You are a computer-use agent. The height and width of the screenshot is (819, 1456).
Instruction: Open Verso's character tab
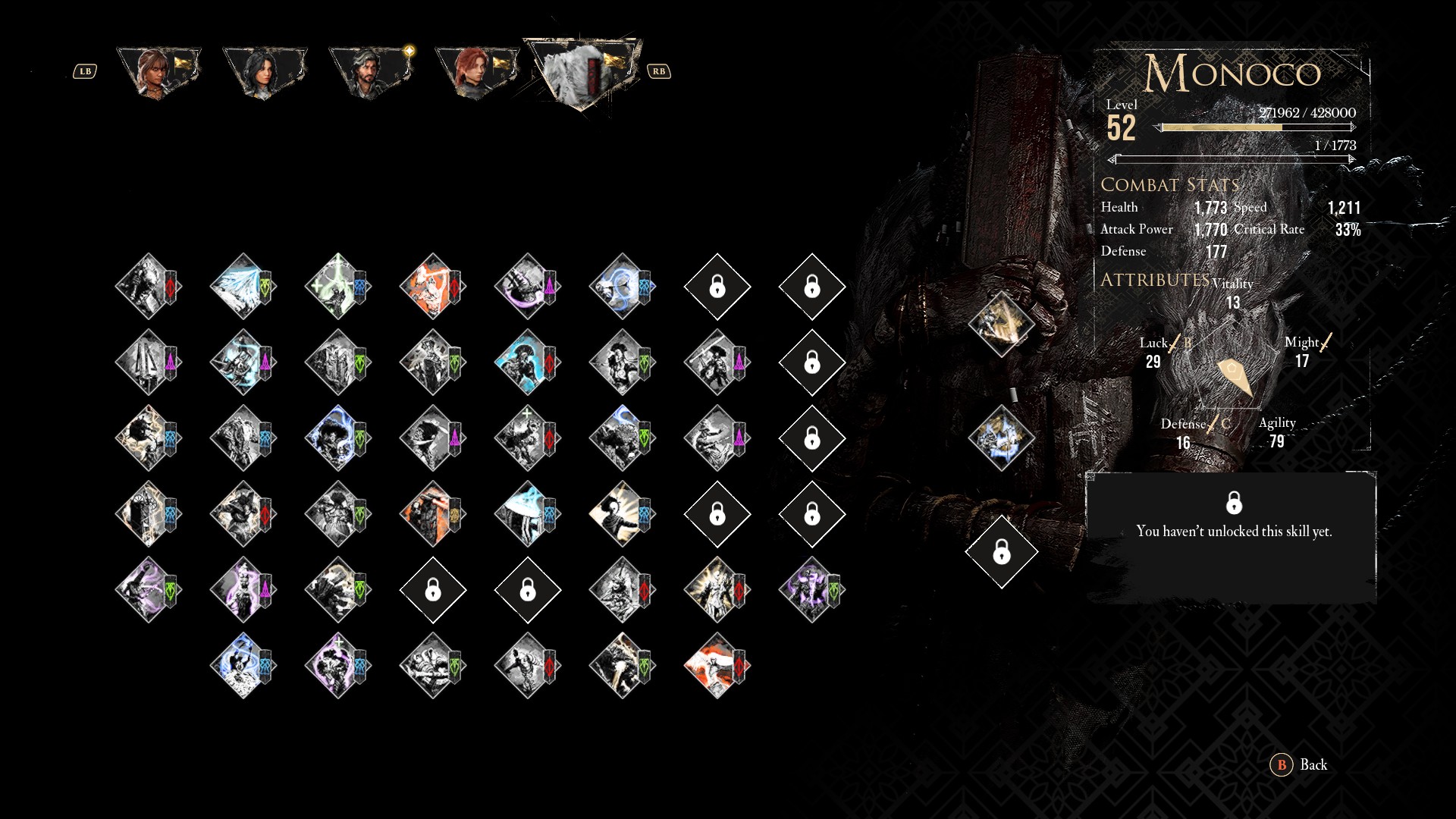pyautogui.click(x=372, y=72)
